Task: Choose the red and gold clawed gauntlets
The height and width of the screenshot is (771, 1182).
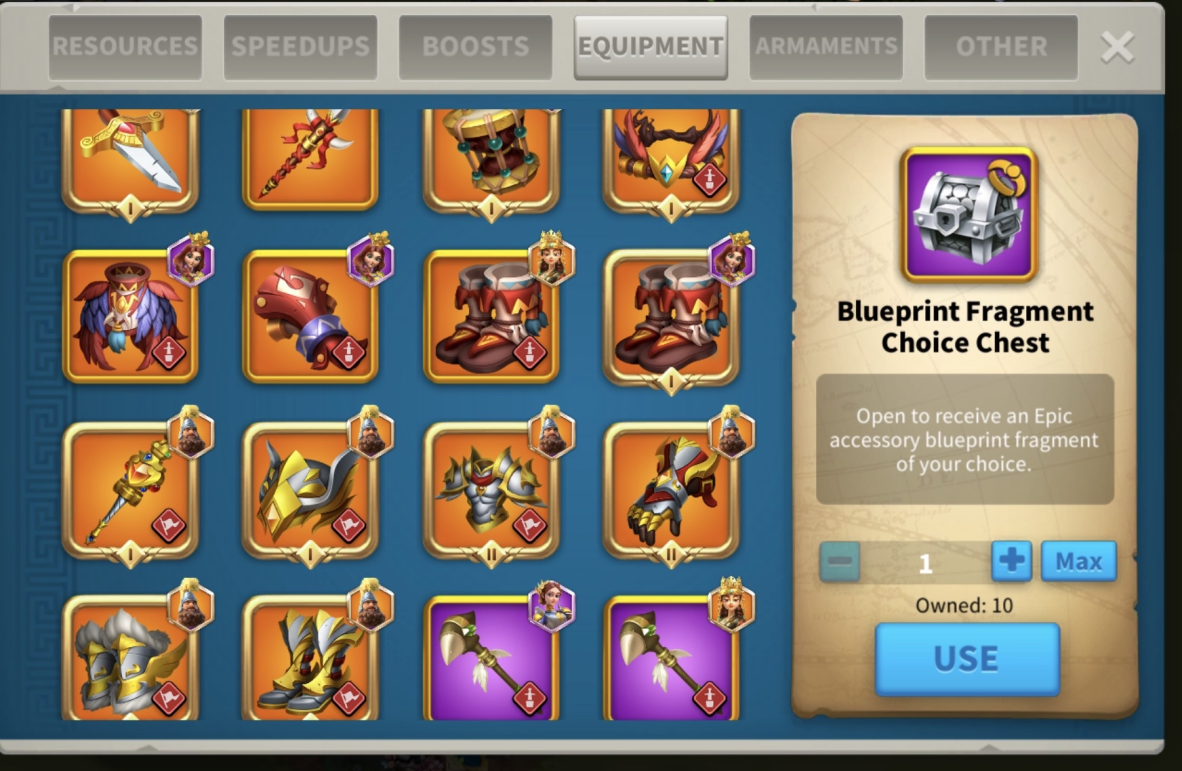Action: click(670, 490)
